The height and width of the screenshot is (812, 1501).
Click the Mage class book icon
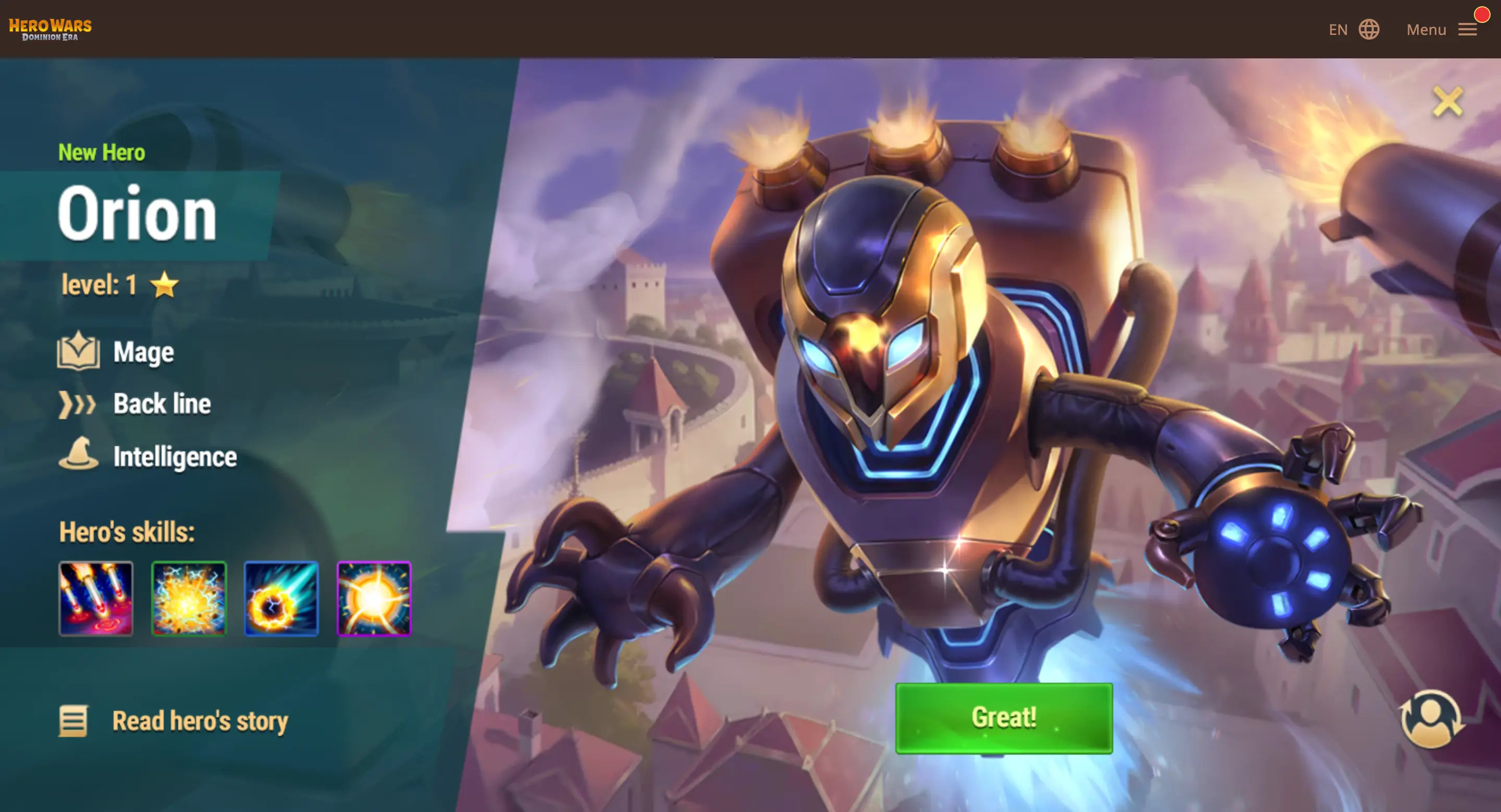pos(80,351)
